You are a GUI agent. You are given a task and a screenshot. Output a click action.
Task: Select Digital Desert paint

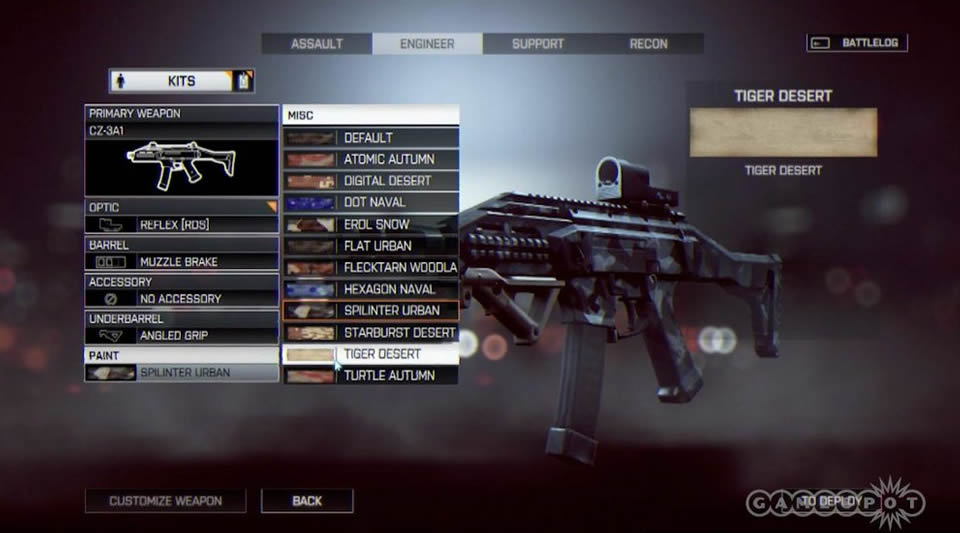371,181
